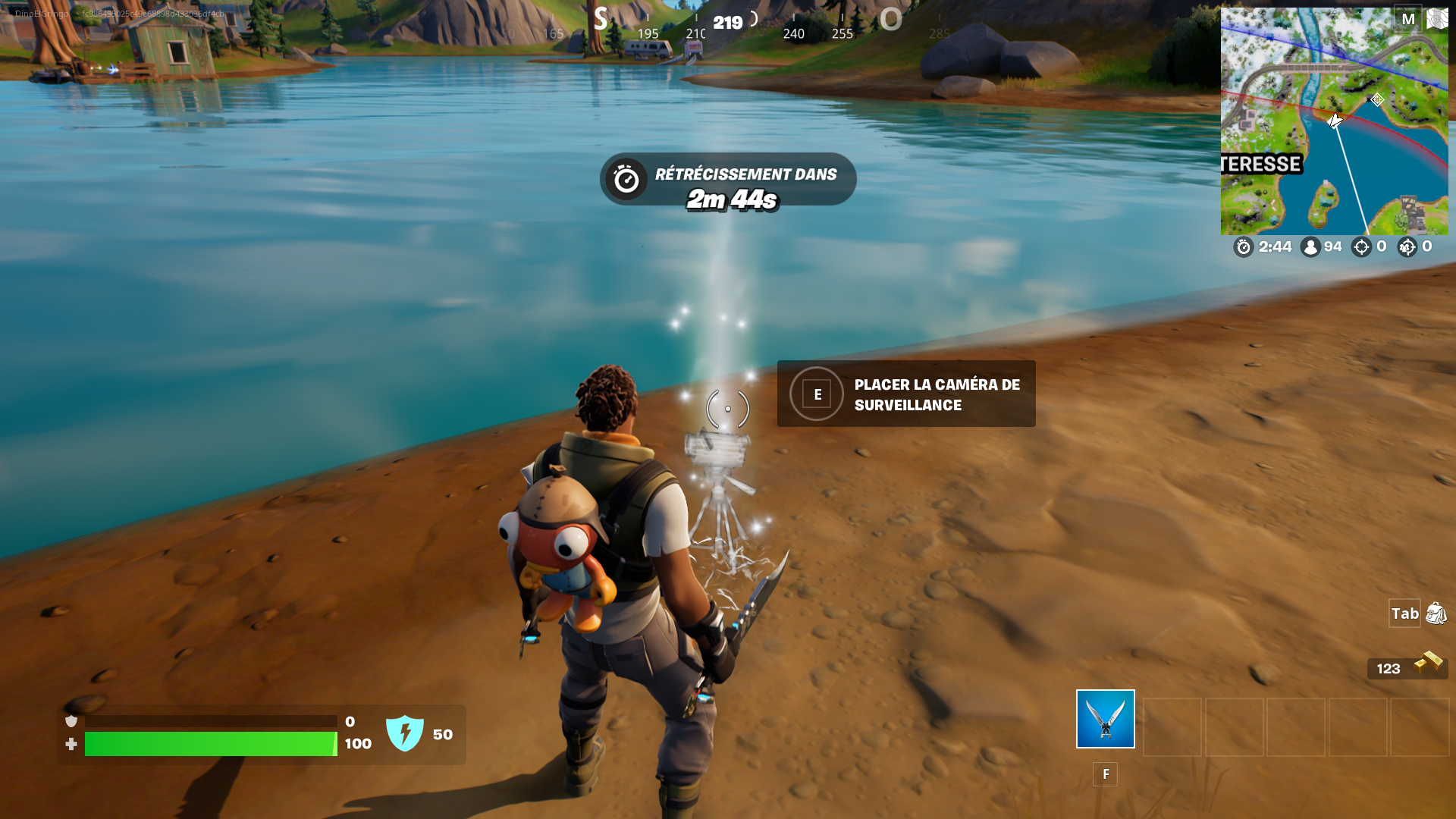Viewport: 1456px width, 819px height.
Task: Click the stopwatch icon under the minimap
Action: [x=1244, y=246]
